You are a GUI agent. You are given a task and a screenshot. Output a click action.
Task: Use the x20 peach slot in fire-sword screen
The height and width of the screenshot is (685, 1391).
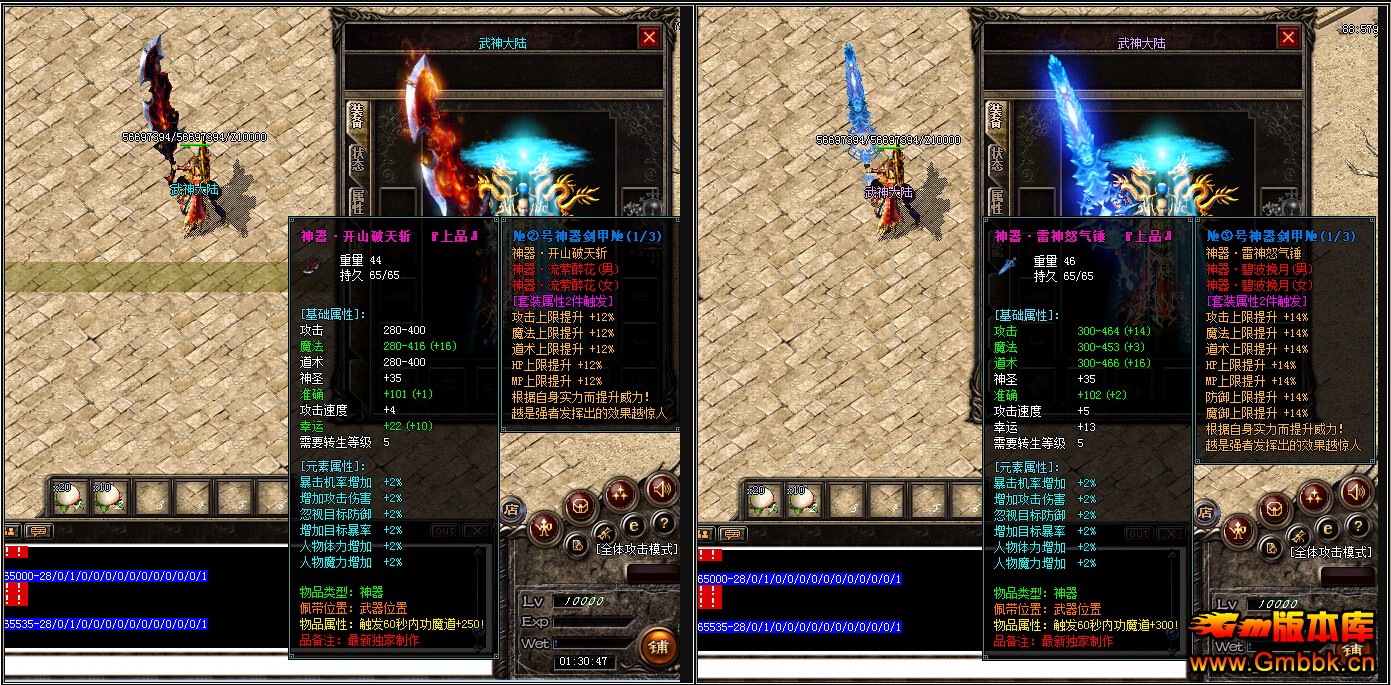pyautogui.click(x=66, y=497)
